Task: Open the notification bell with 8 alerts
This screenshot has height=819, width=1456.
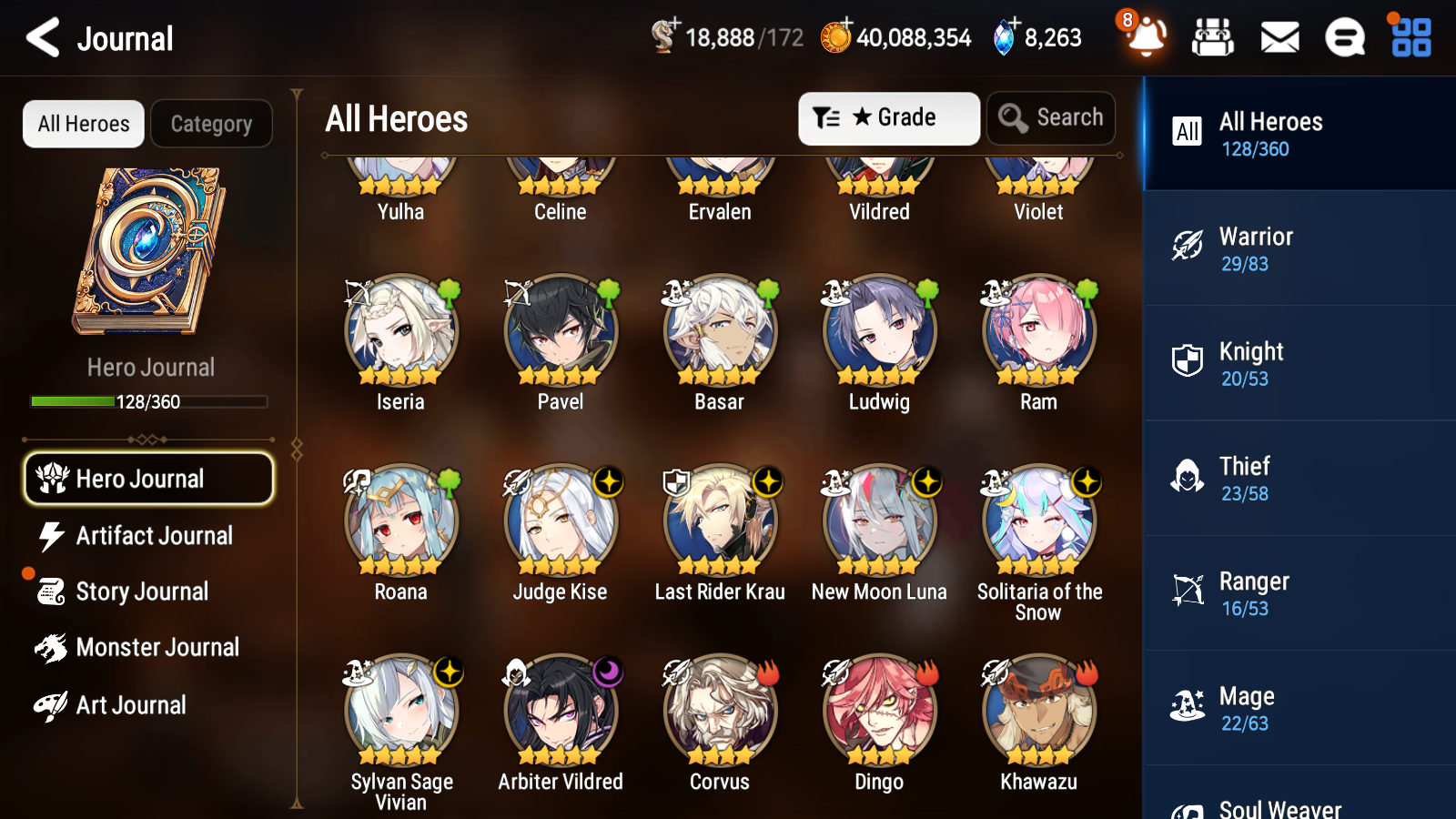Action: tap(1146, 40)
